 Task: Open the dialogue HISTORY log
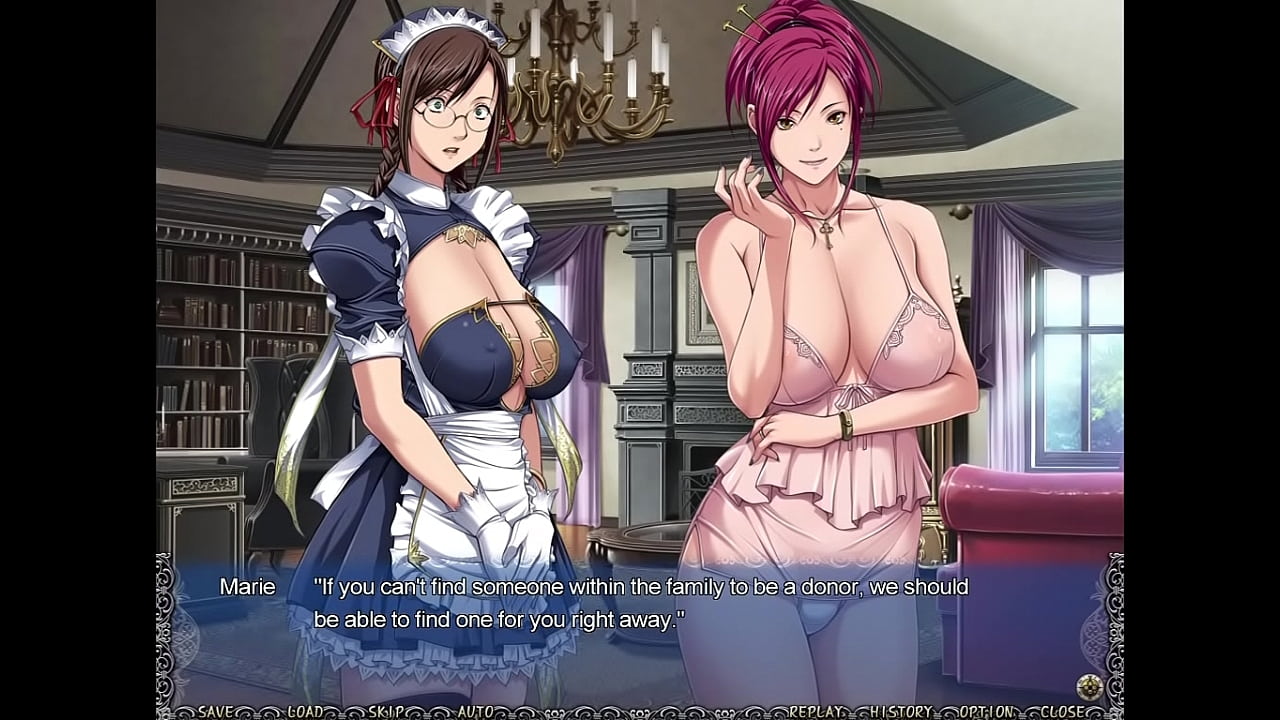tap(900, 712)
